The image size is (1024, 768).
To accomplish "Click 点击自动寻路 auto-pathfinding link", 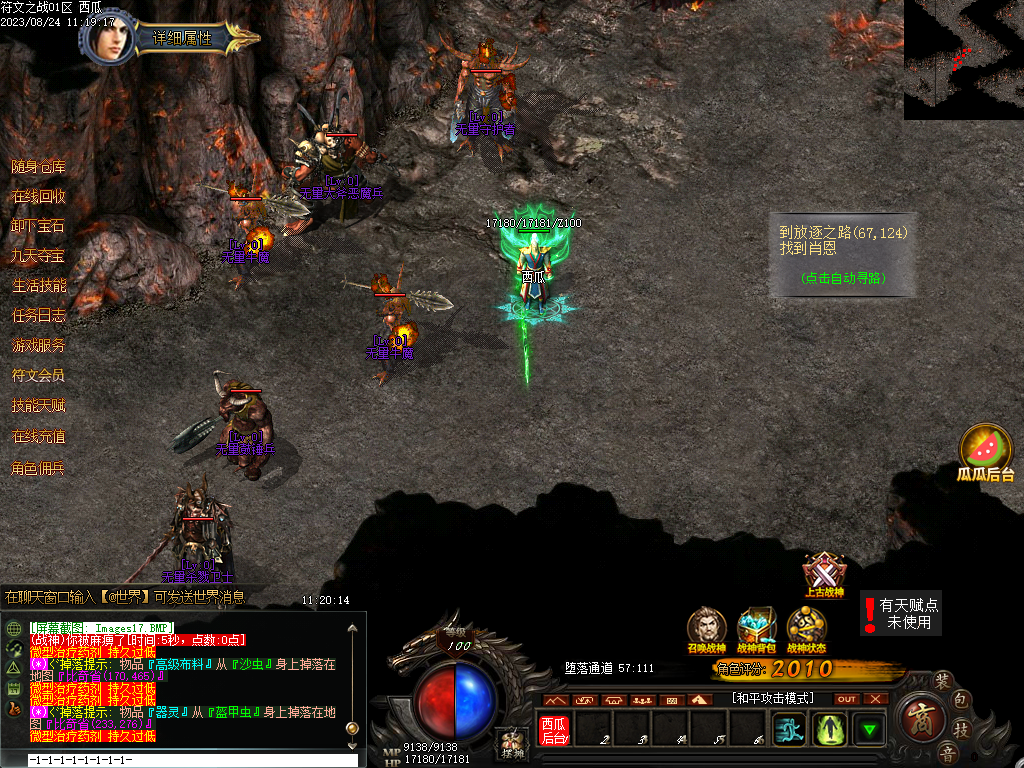I will tap(843, 279).
